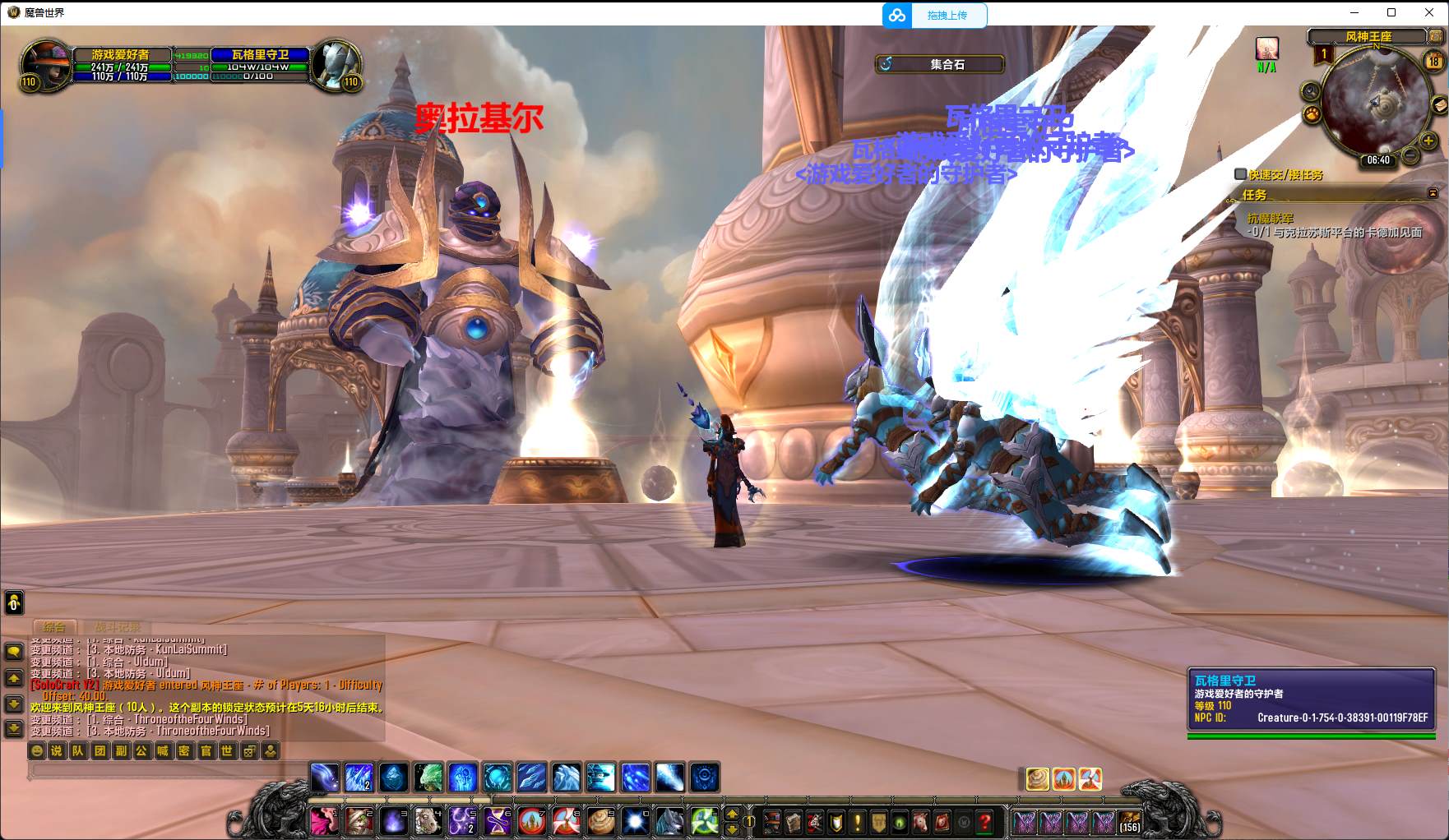The height and width of the screenshot is (840, 1449).
Task: Click the dice roll chat button
Action: coord(249,750)
